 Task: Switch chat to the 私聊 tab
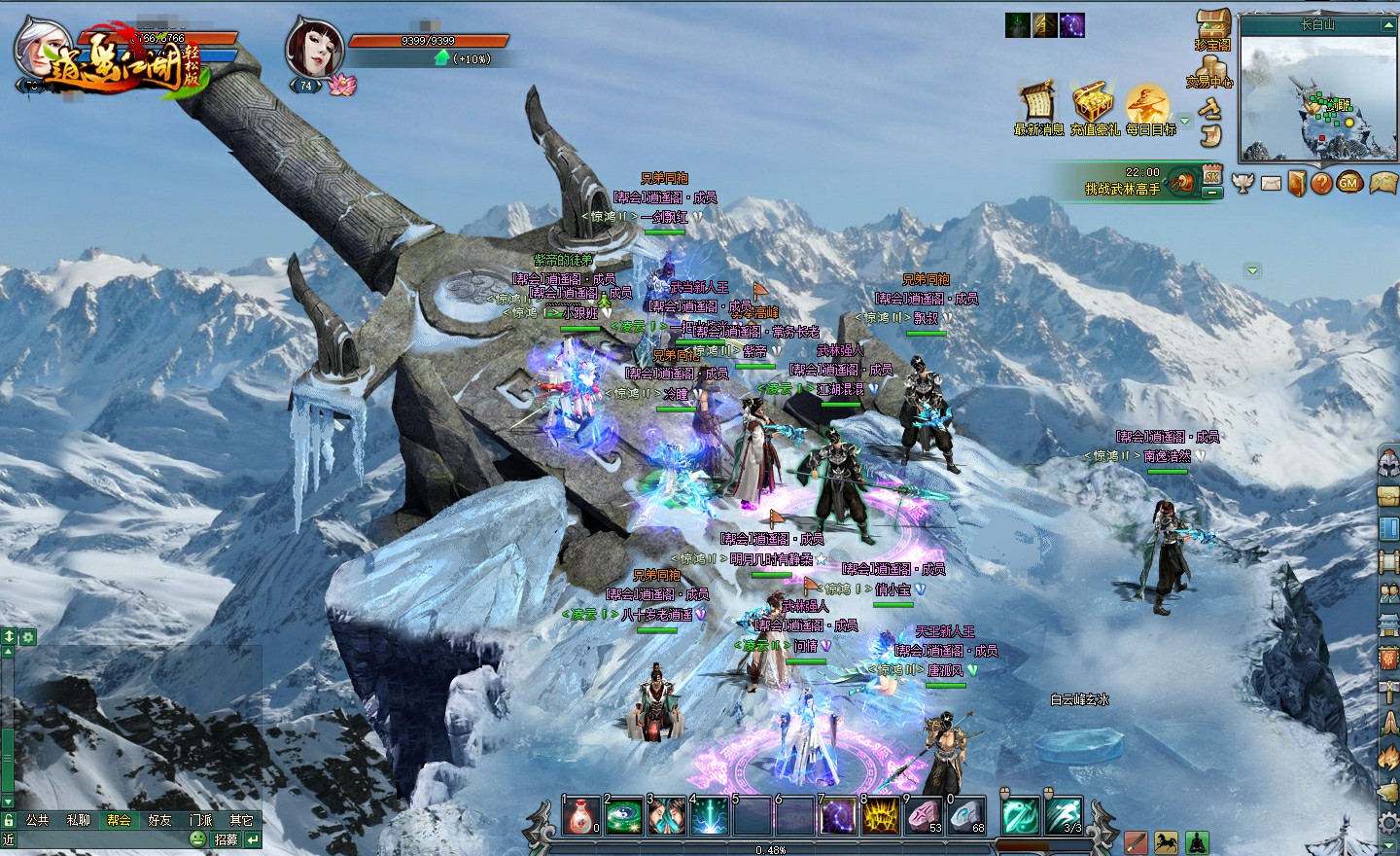[78, 820]
